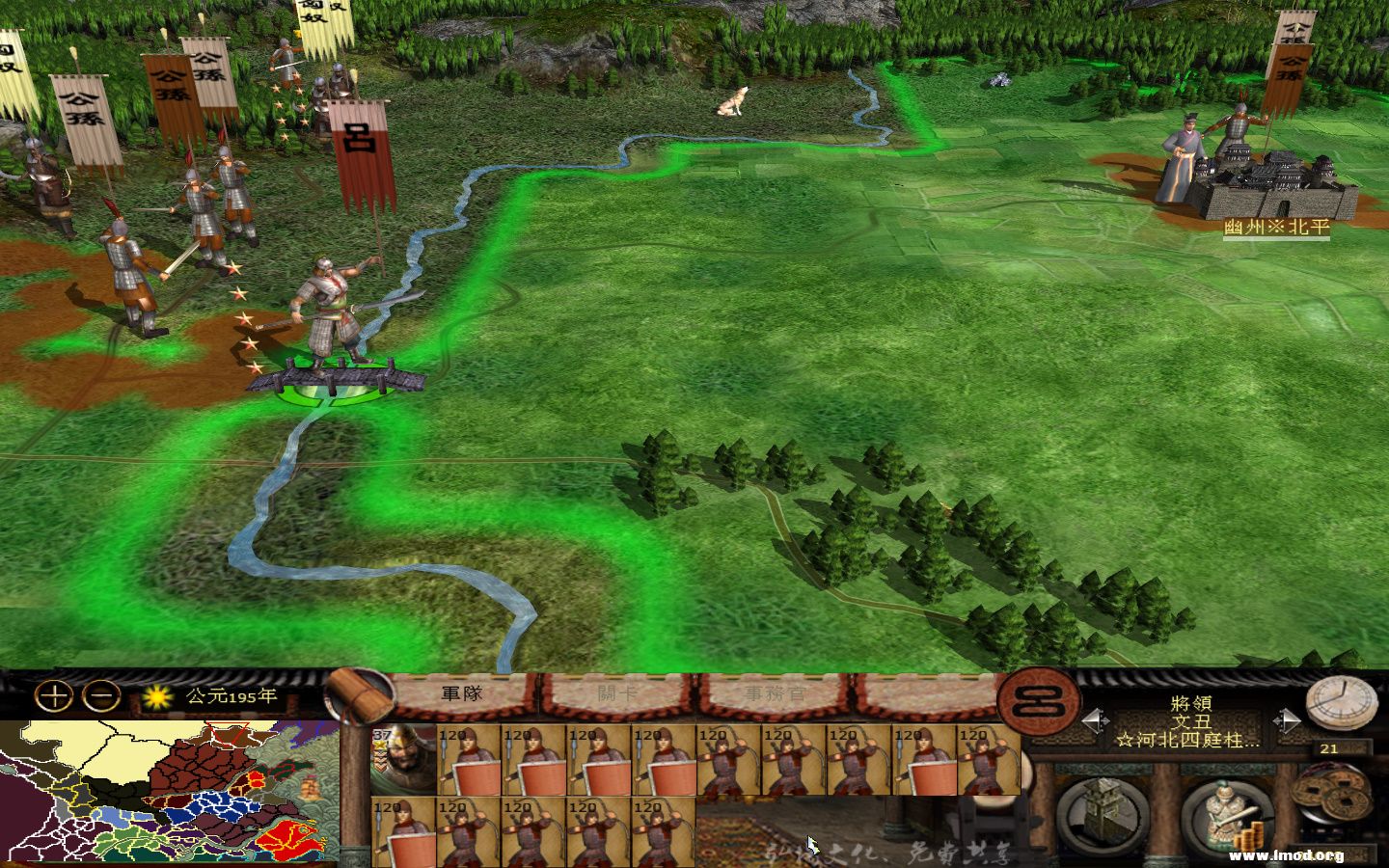Viewport: 1389px width, 868px height.
Task: Click the minus zoom-out button
Action: pos(99,694)
